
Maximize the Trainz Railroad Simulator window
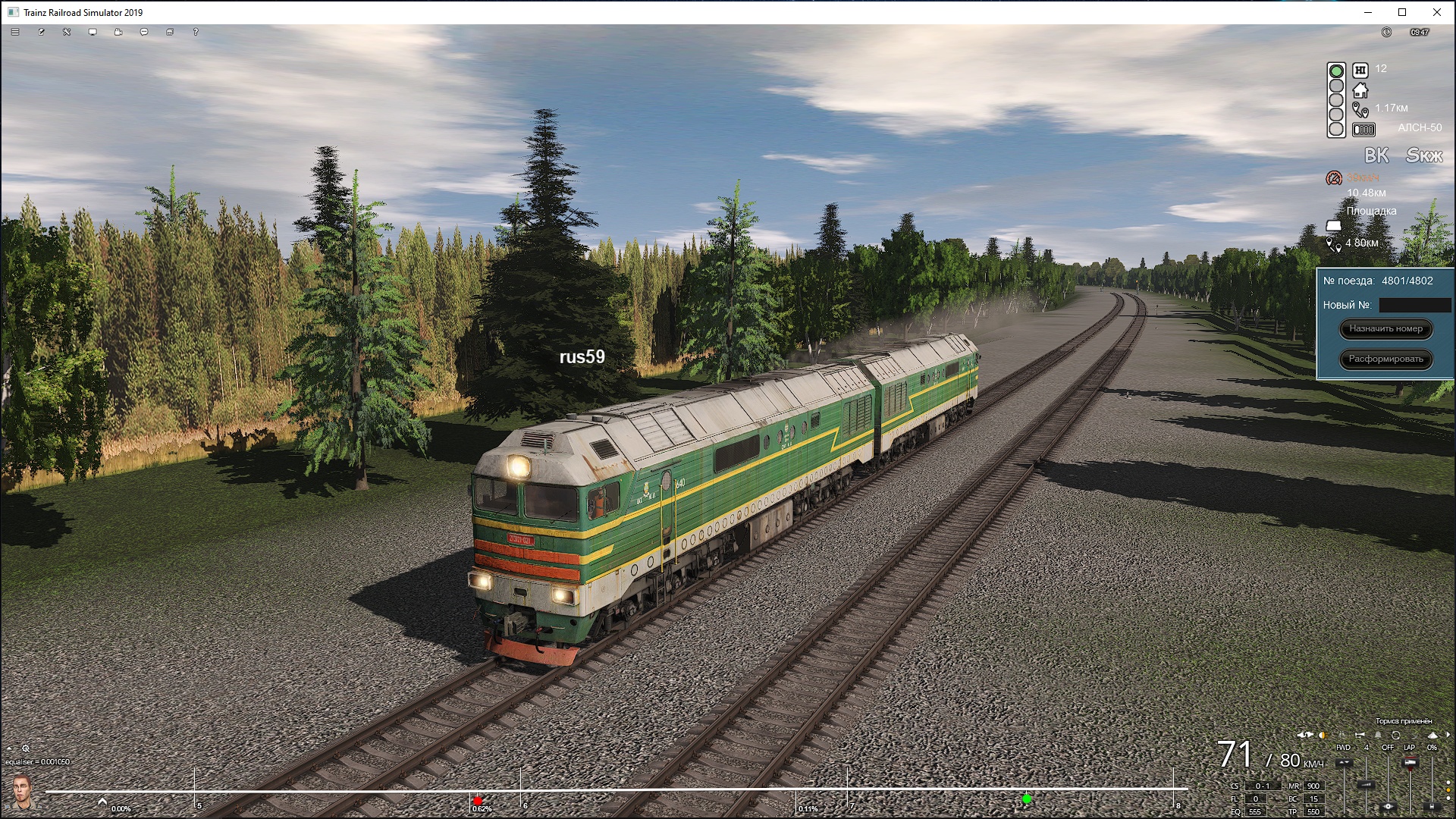(1402, 12)
